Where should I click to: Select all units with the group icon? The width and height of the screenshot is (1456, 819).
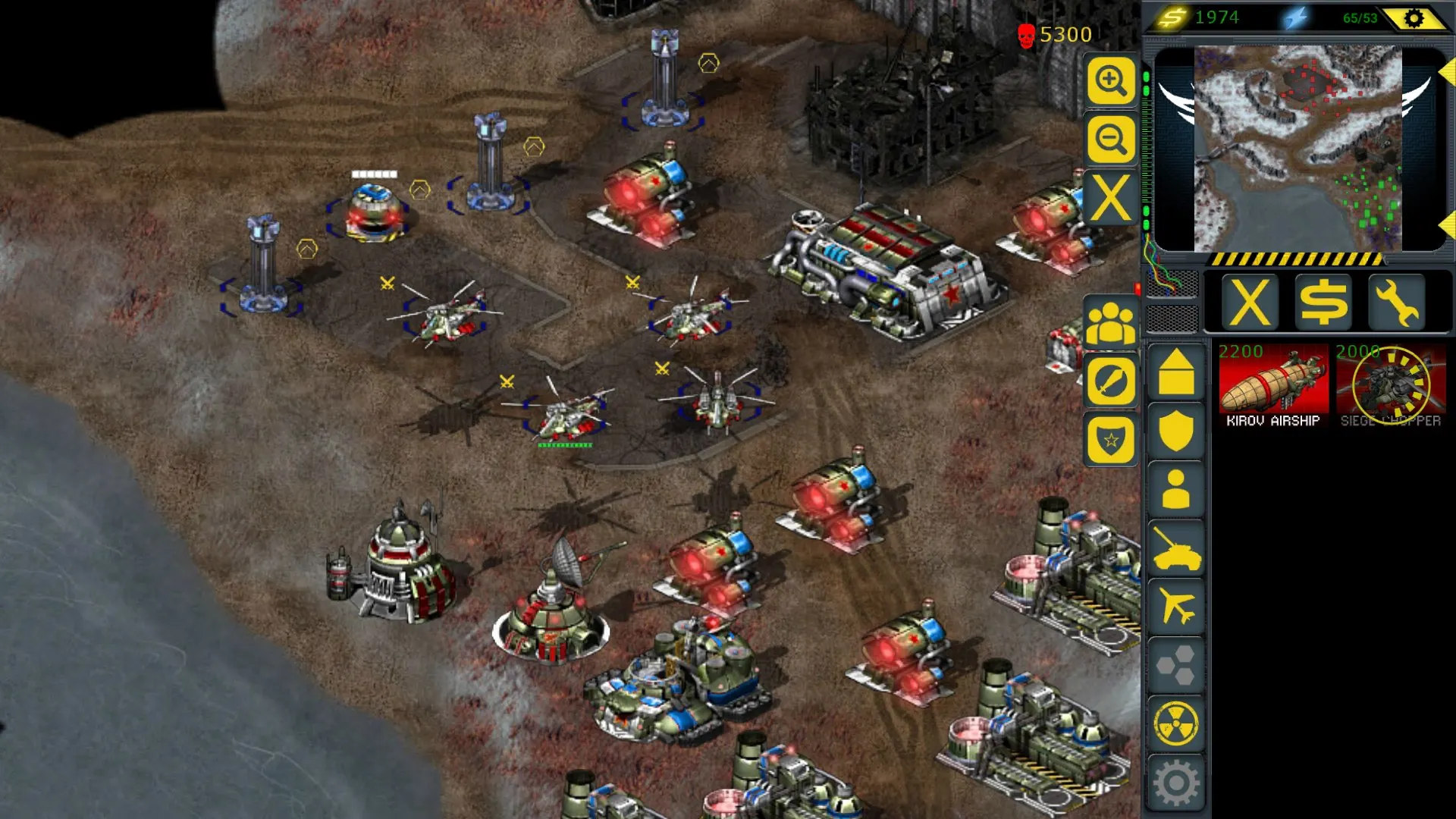(1111, 322)
